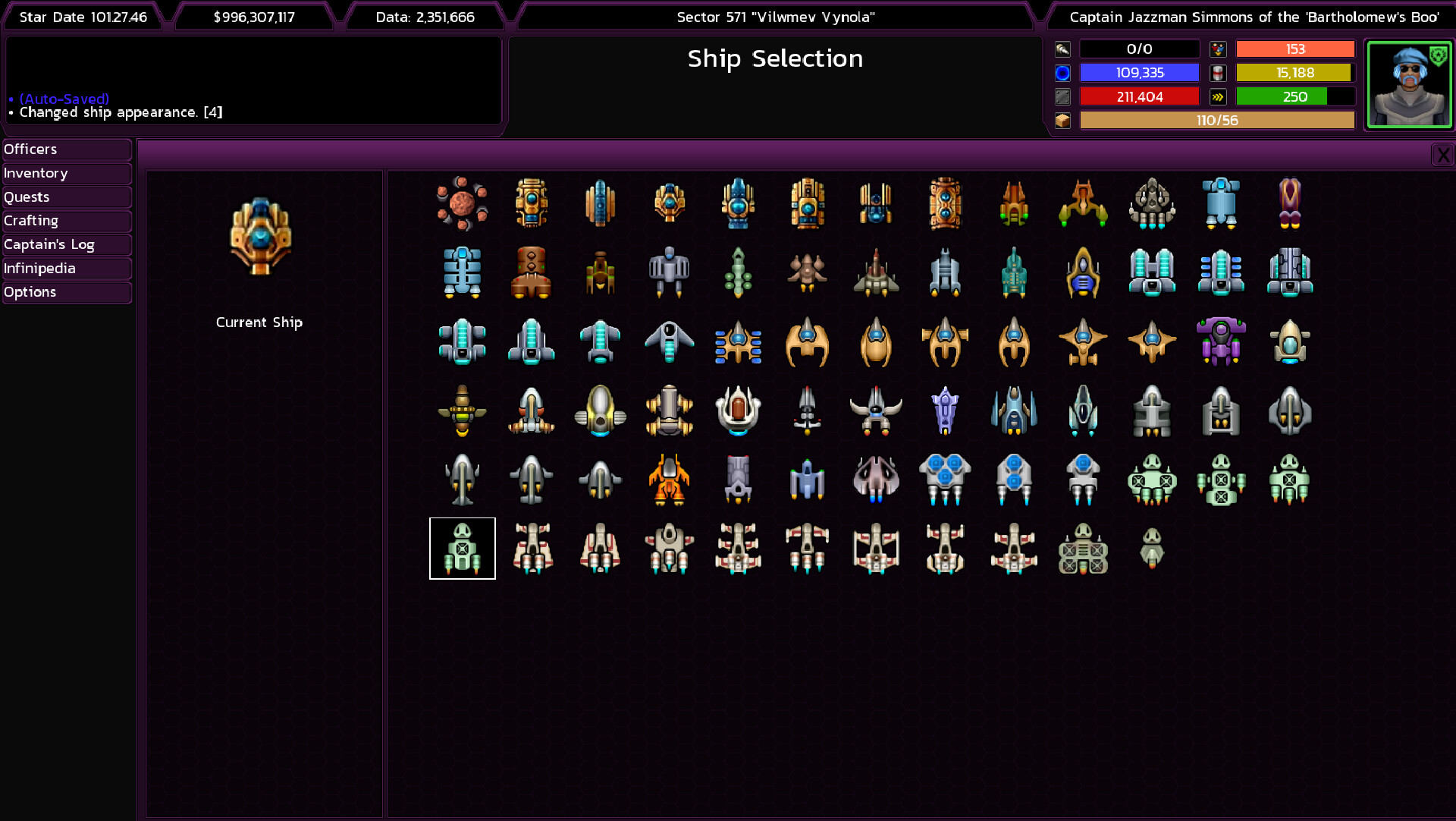The image size is (1456, 821).
Task: Select the asteroid-shaped ship appearance
Action: coord(463,203)
